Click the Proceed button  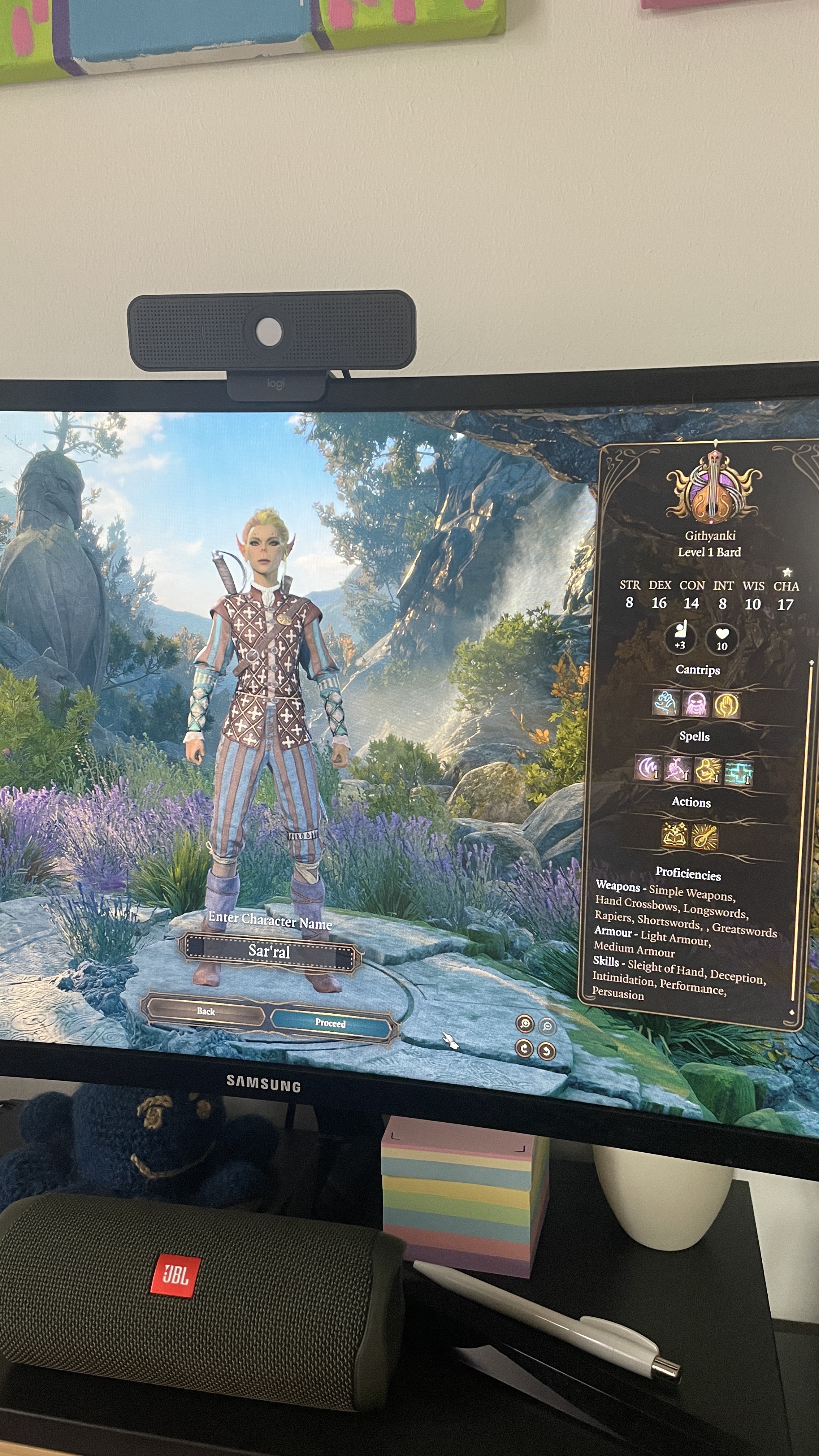point(331,1023)
